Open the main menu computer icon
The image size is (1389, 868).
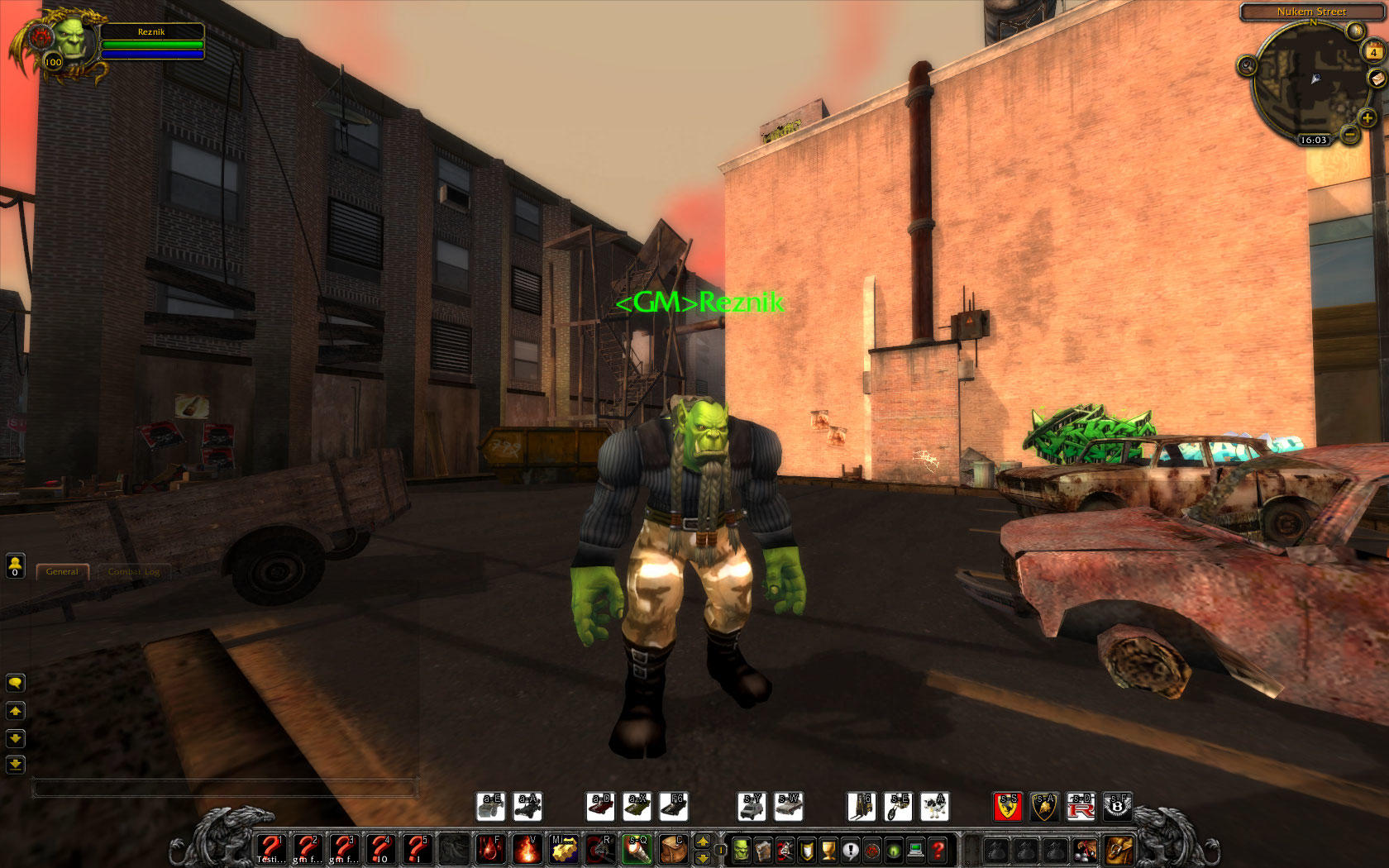click(915, 851)
